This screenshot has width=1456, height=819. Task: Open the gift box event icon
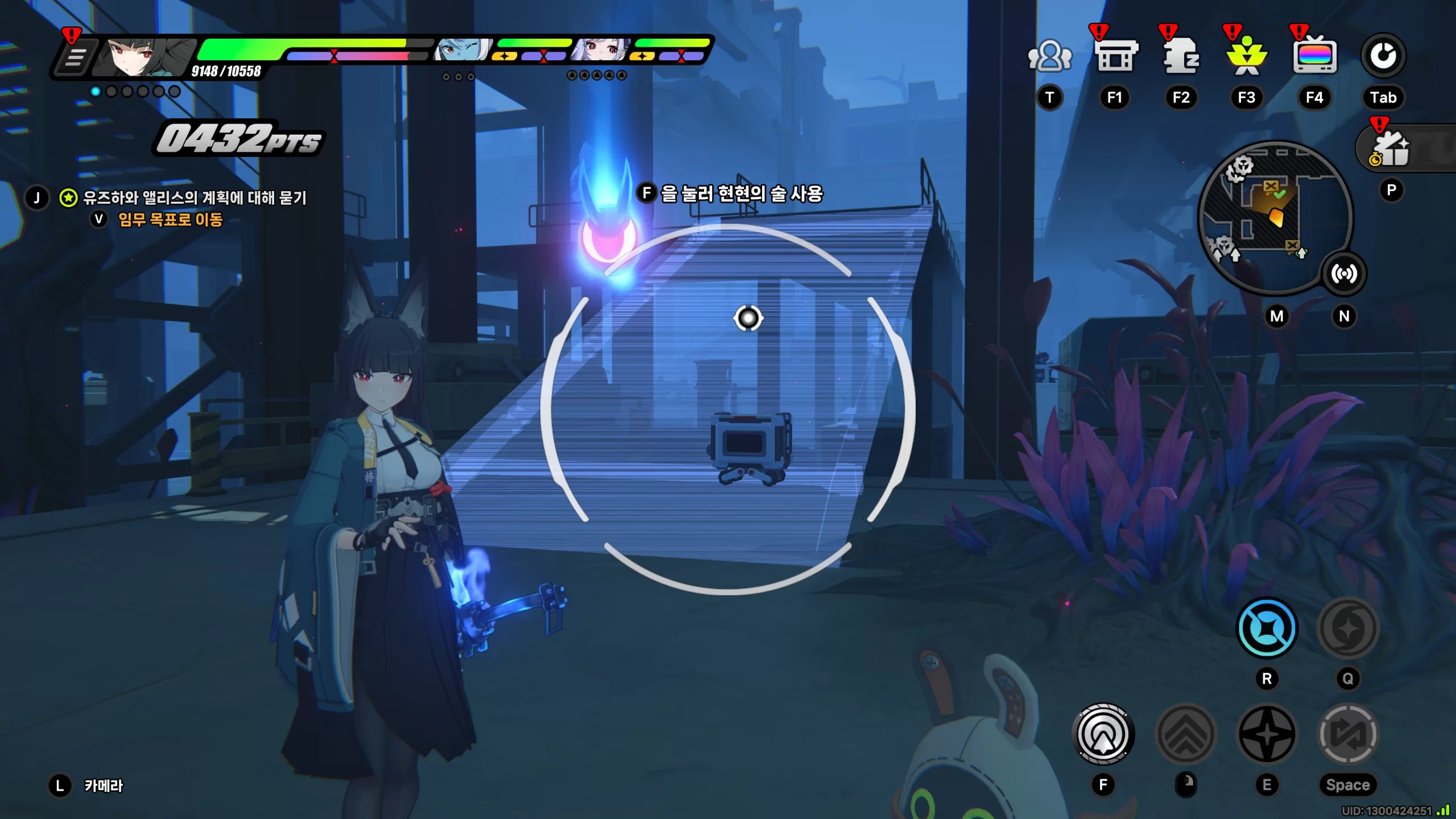point(1391,150)
